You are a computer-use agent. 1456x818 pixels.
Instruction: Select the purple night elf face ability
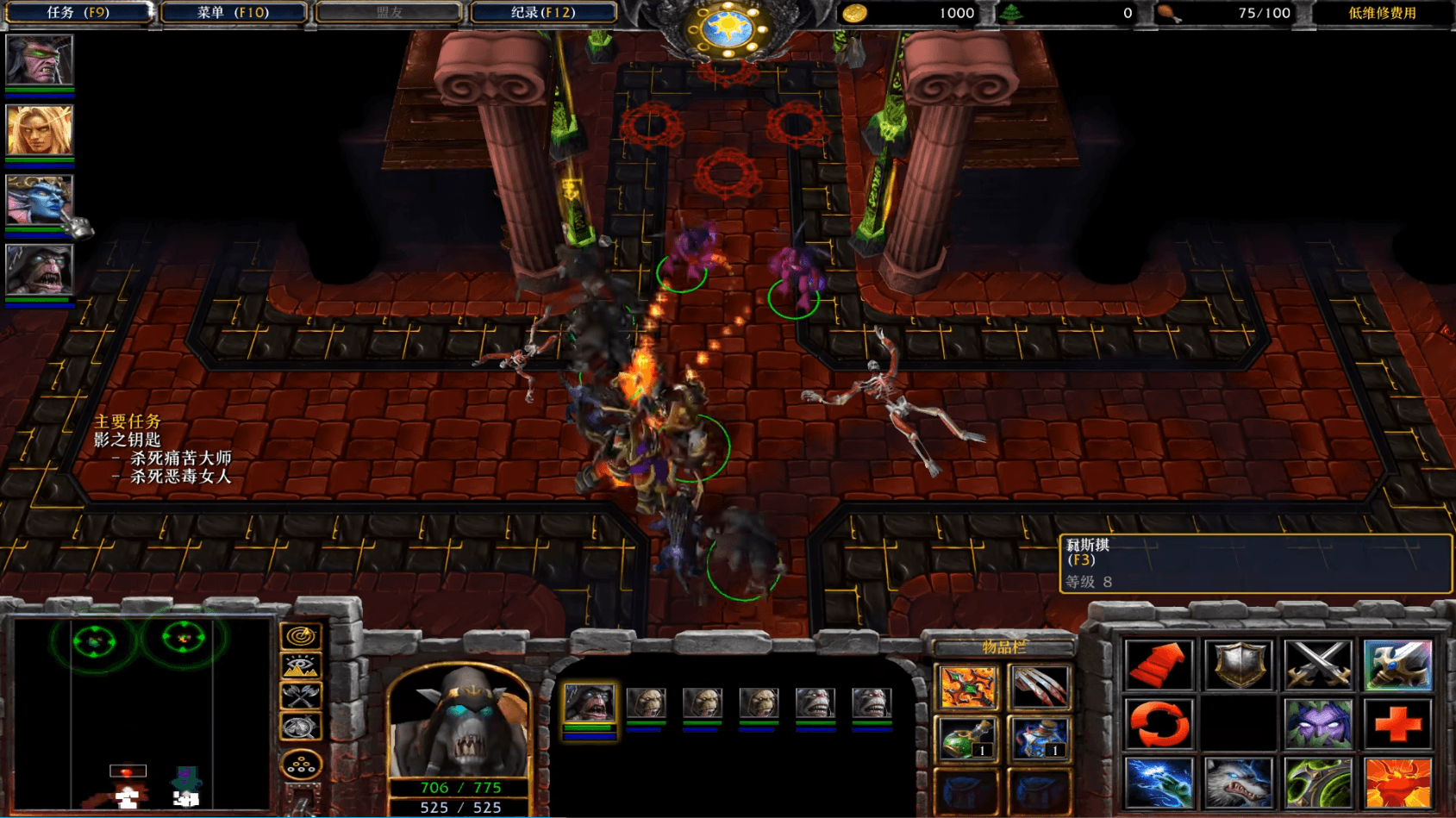pyautogui.click(x=1317, y=722)
